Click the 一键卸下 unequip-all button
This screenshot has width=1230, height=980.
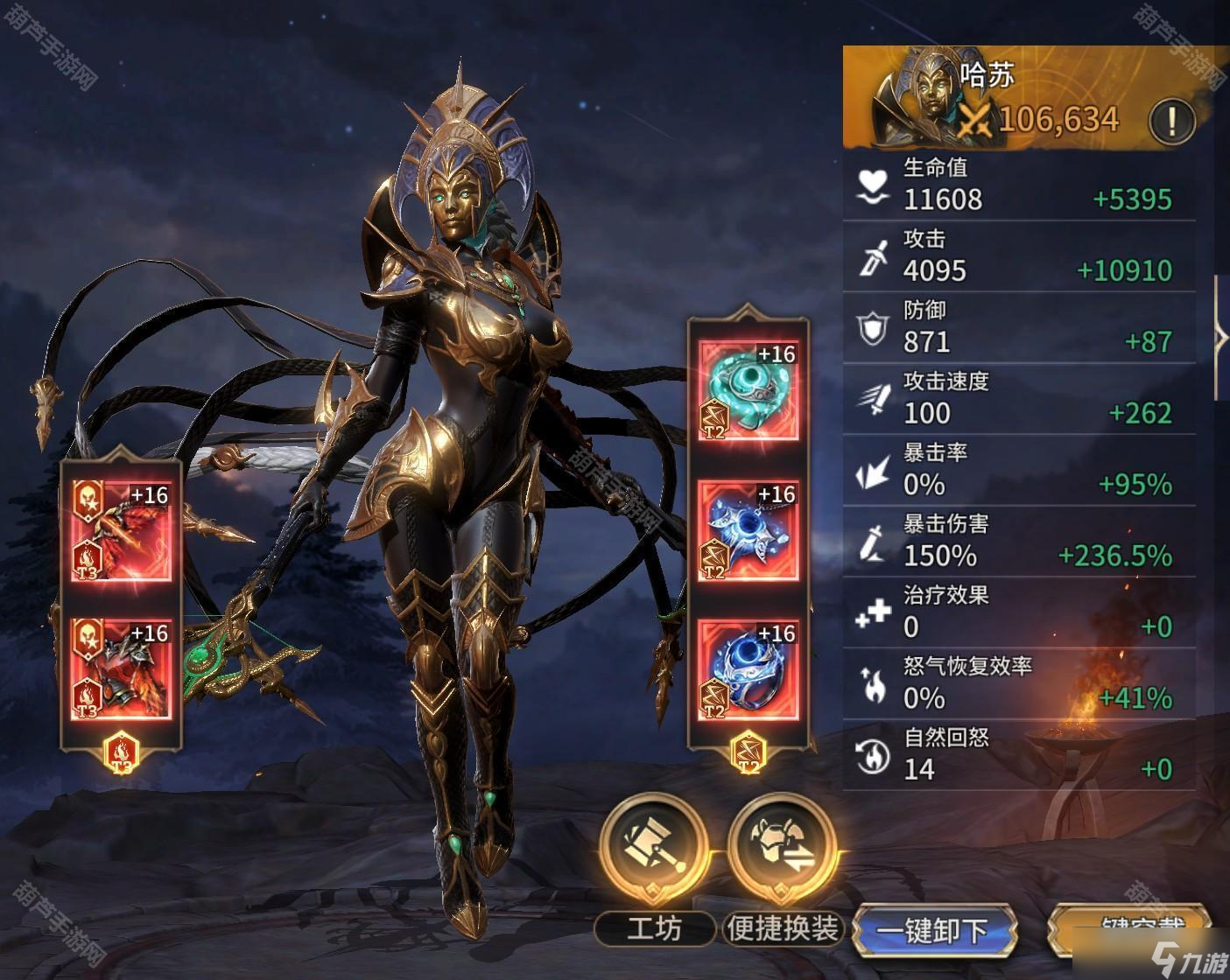point(933,931)
